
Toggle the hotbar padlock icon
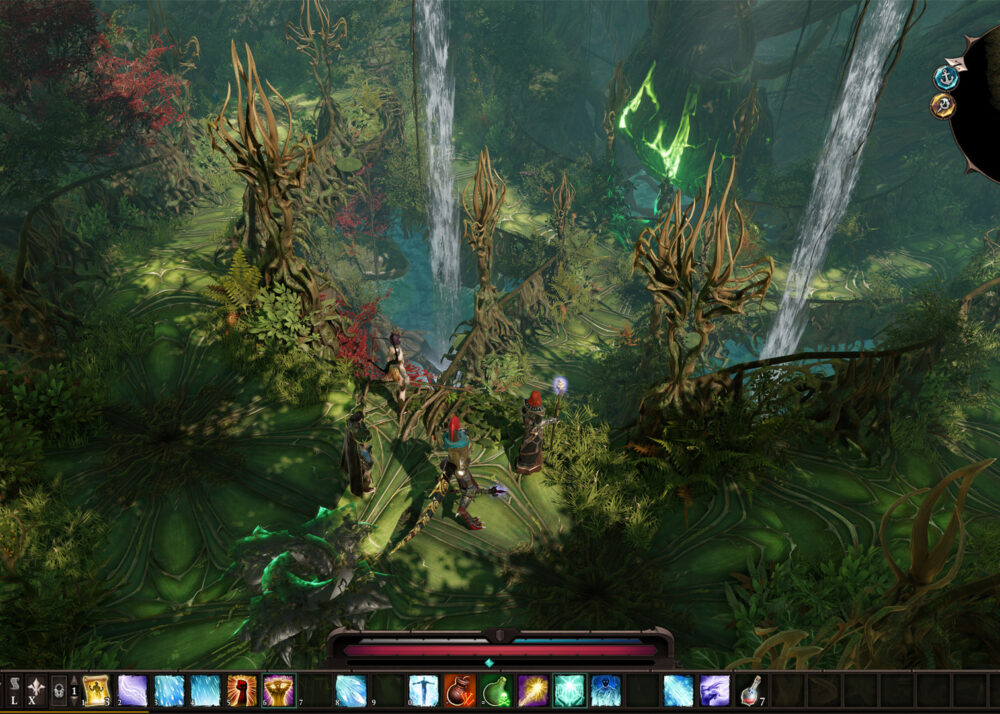[x=58, y=690]
